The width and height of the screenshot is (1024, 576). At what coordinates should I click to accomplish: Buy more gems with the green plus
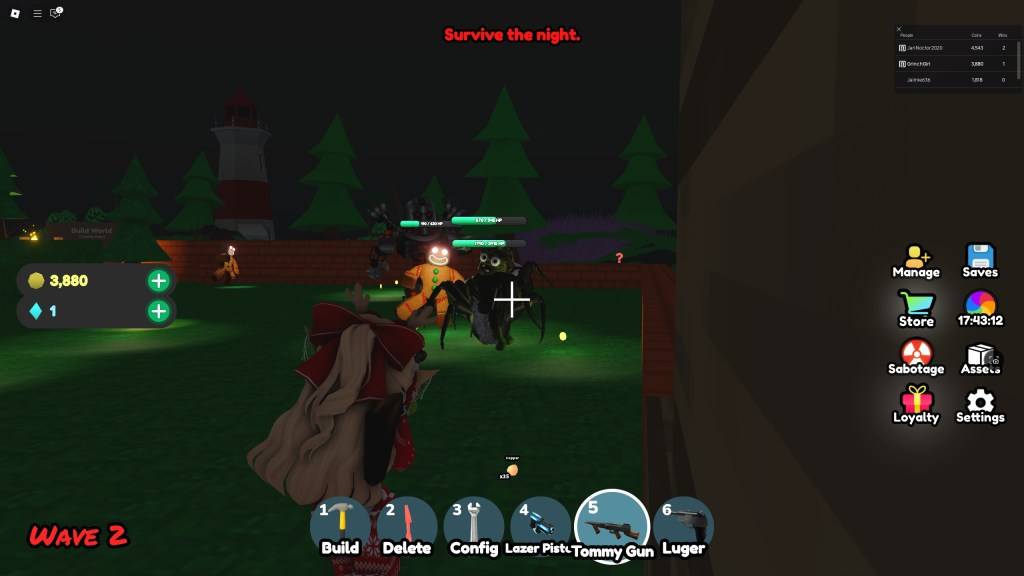158,311
